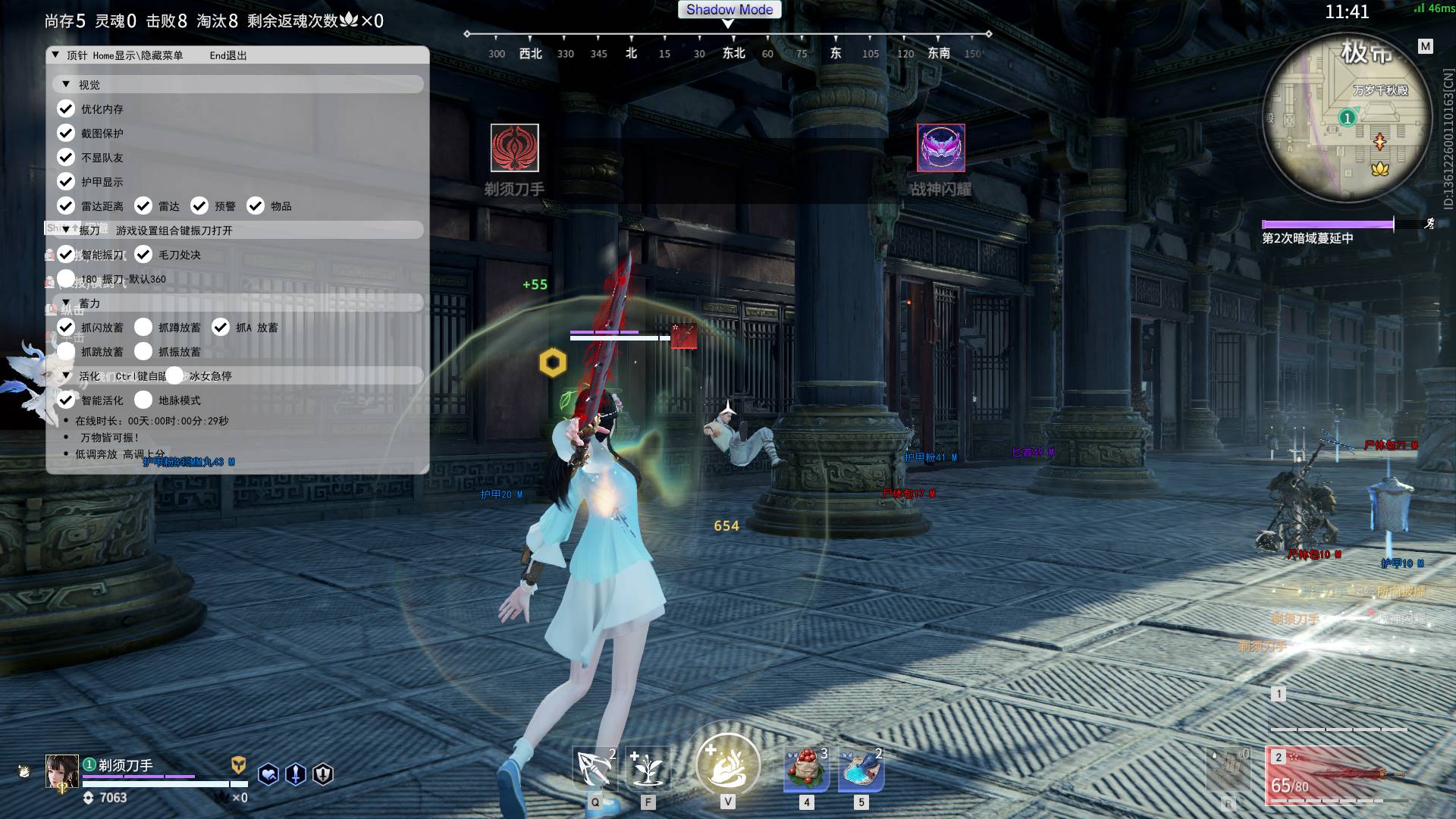Select the red 剃须刀手 emblem
1456x819 pixels.
514,148
